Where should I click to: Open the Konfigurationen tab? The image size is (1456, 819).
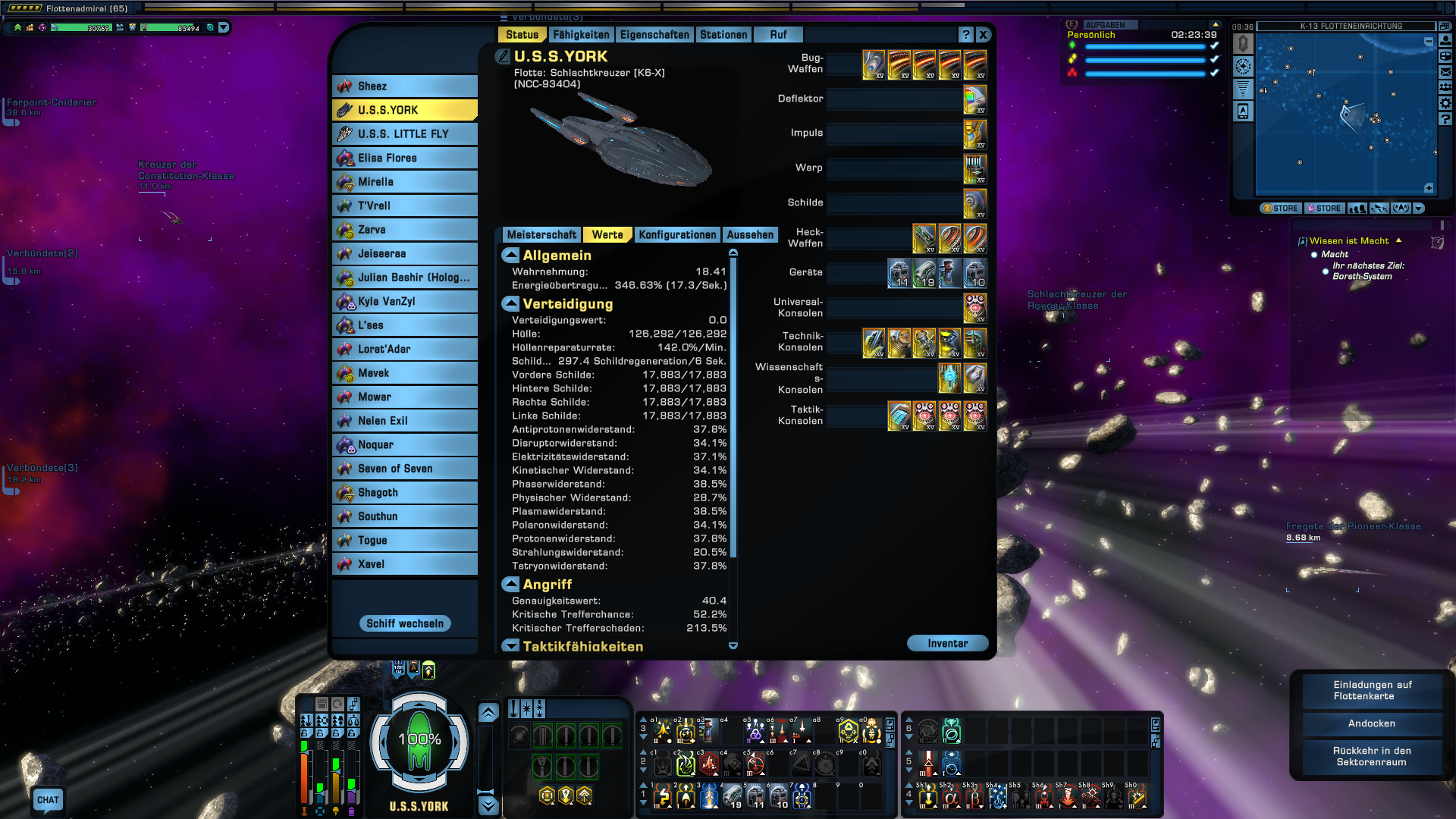pos(677,235)
